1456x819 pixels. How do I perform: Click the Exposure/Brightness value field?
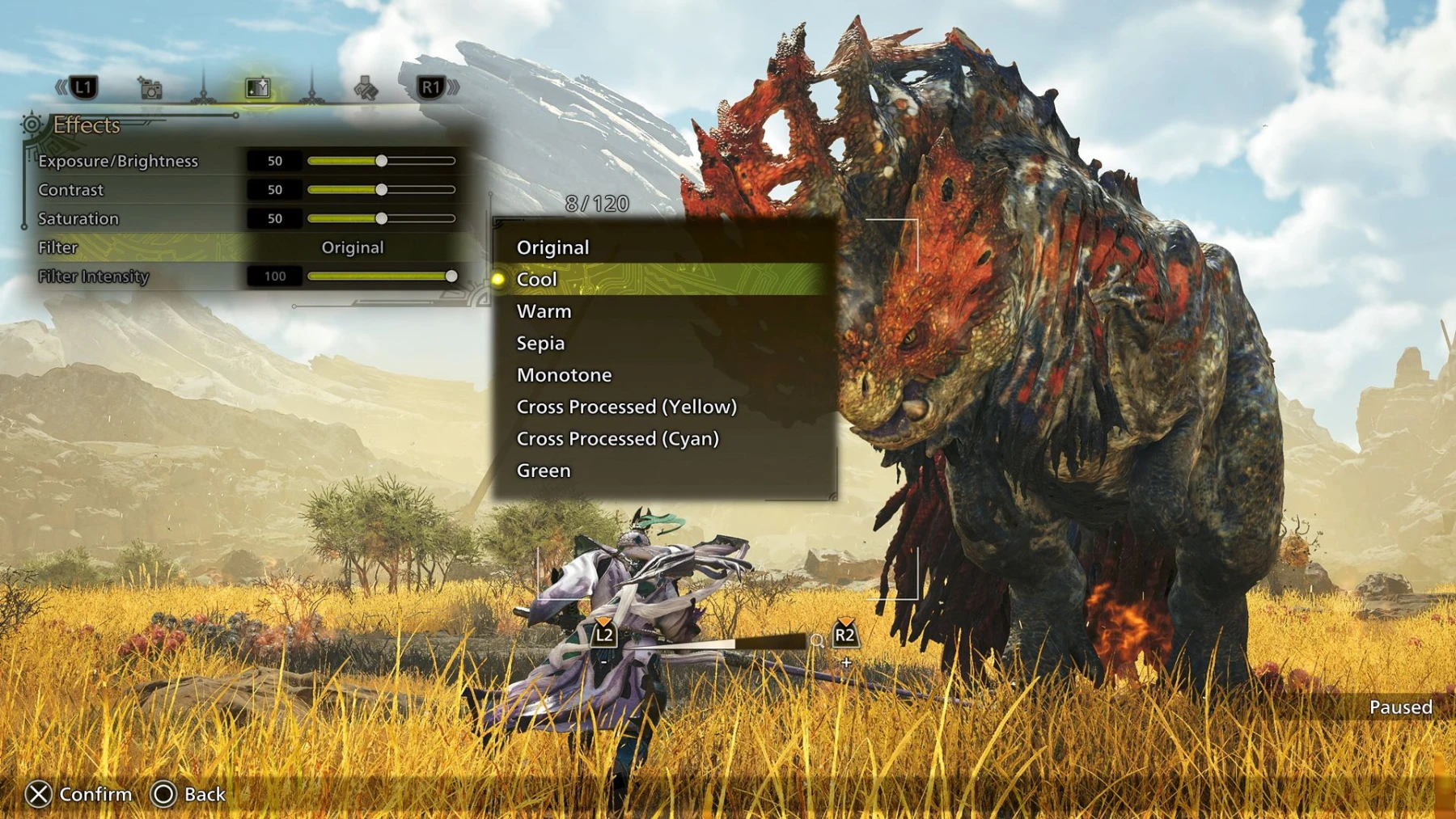[x=274, y=160]
